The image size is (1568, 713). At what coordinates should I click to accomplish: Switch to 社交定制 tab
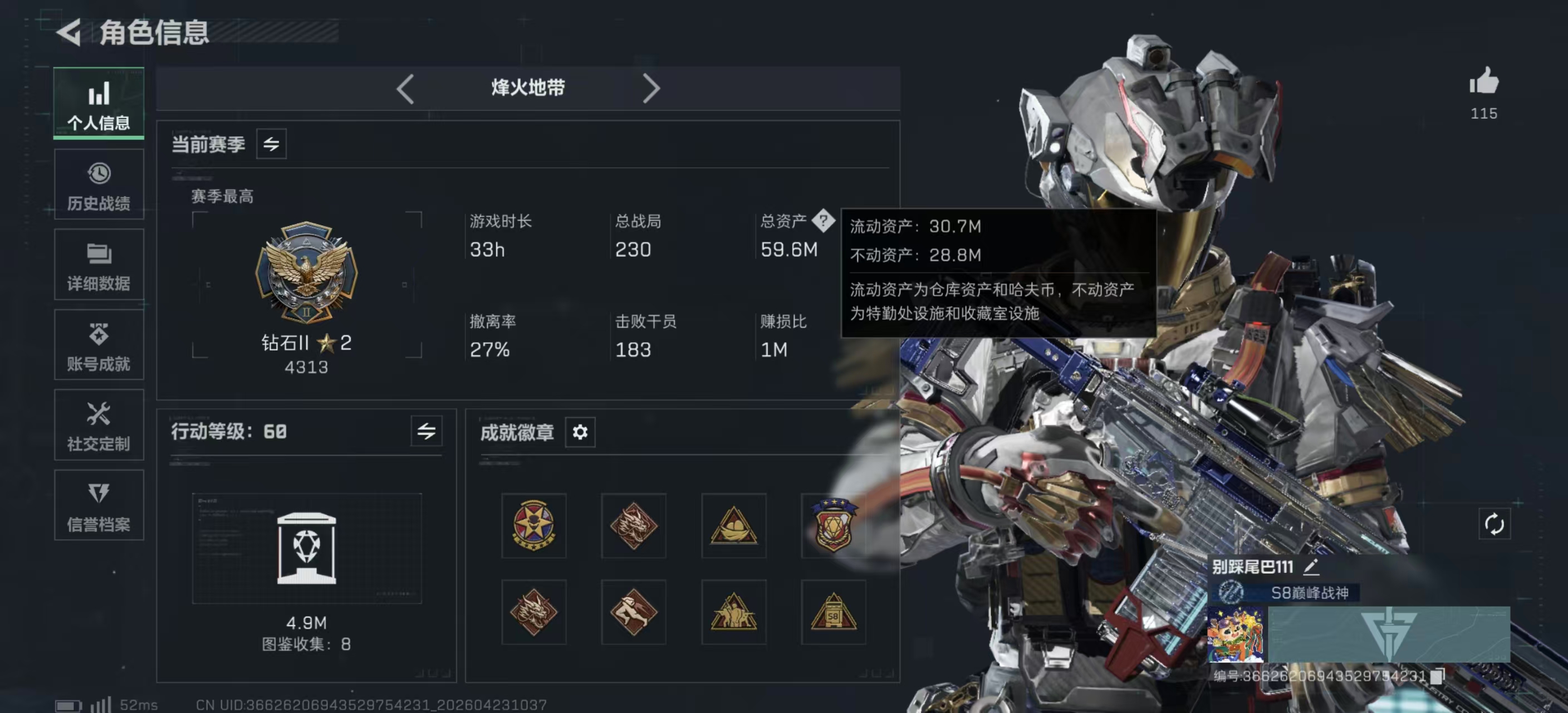tap(99, 425)
